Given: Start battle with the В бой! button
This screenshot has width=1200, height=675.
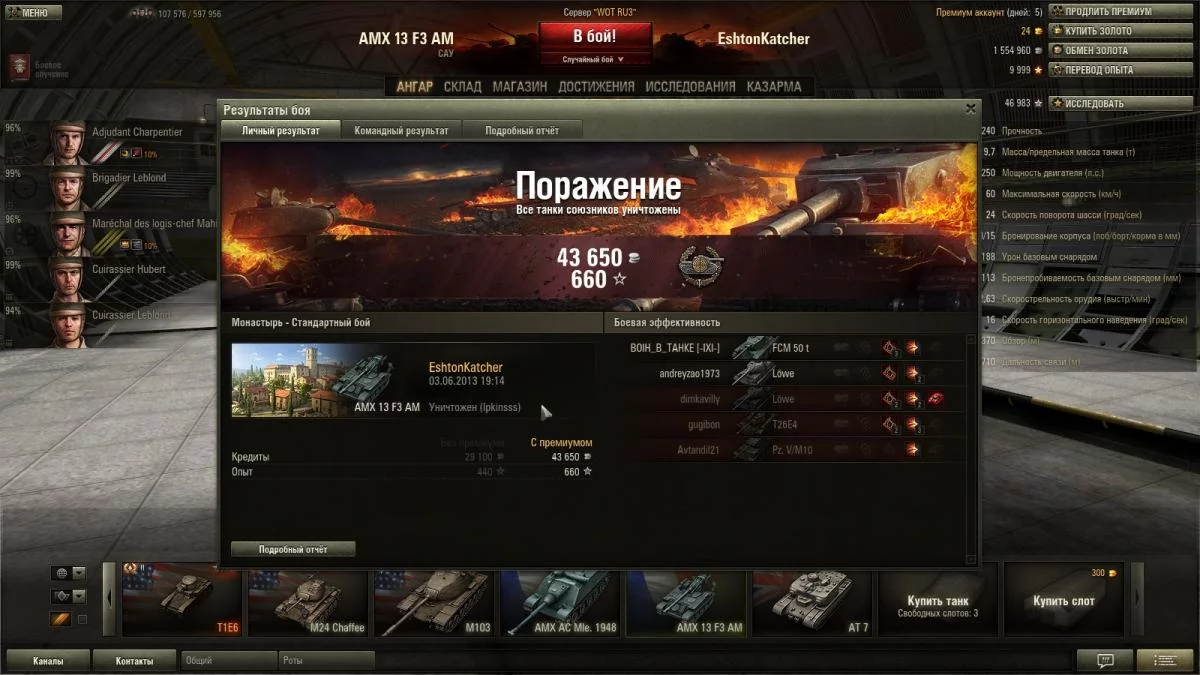Looking at the screenshot, I should tap(594, 37).
